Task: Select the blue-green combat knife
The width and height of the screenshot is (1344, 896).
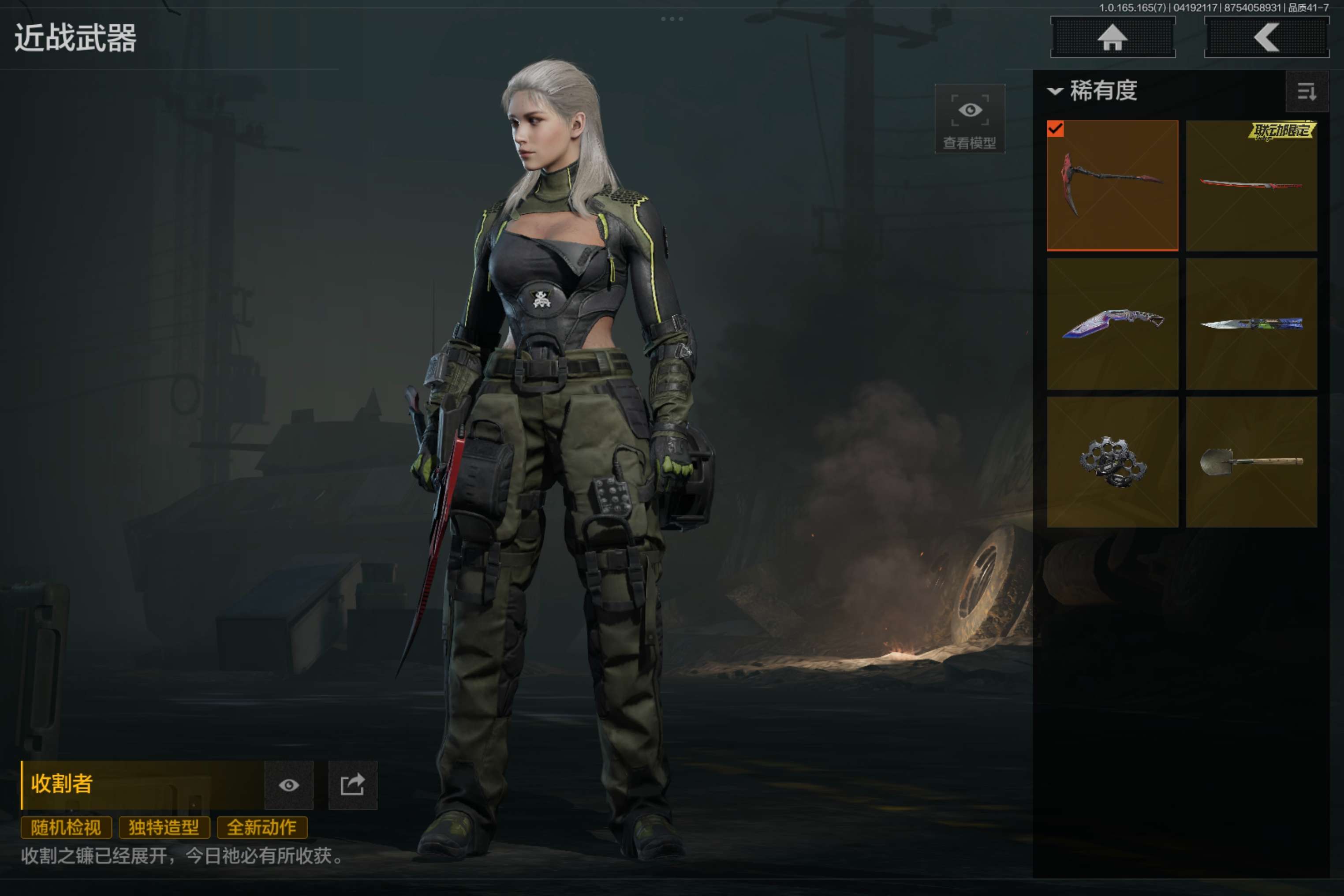Action: pos(1251,324)
